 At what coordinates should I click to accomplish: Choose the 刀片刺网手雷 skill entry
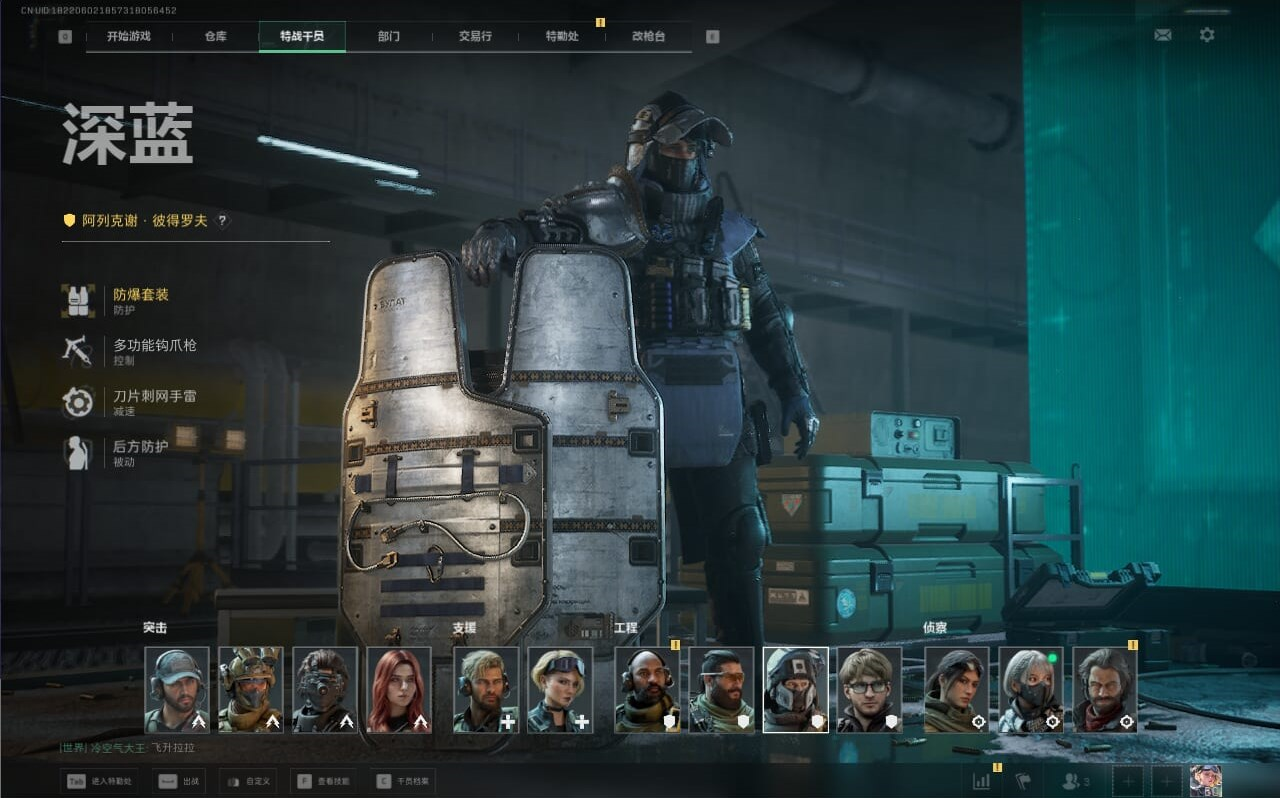pyautogui.click(x=153, y=402)
